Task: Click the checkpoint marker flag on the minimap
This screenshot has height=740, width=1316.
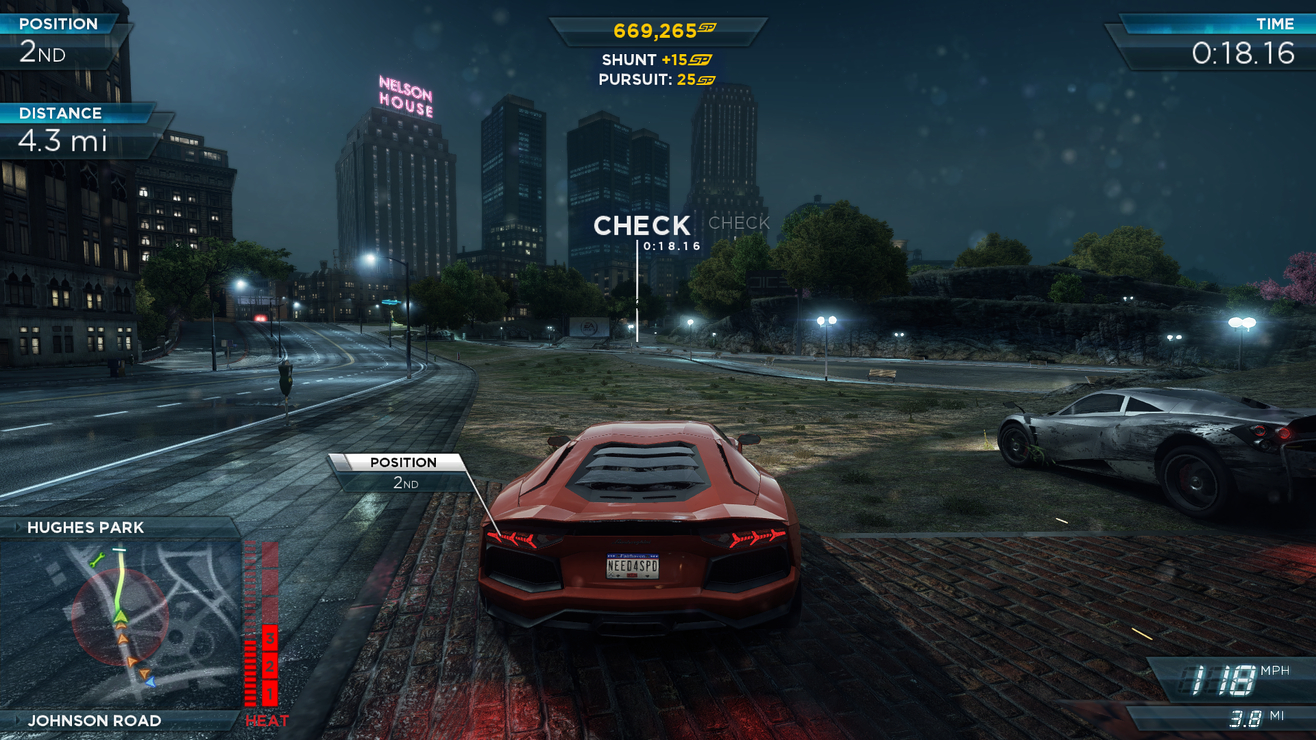Action: click(119, 549)
